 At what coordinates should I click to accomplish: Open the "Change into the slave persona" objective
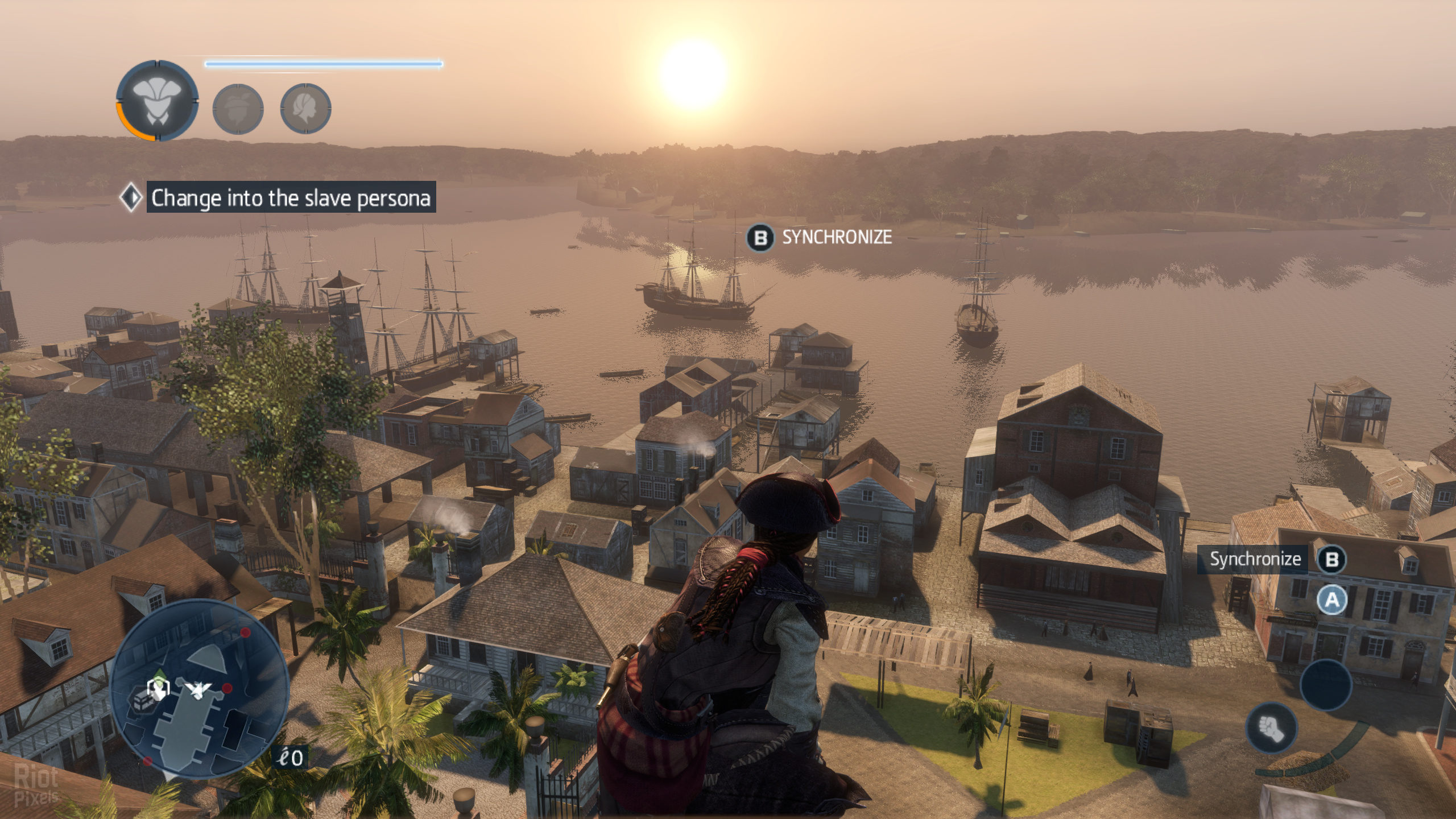290,197
